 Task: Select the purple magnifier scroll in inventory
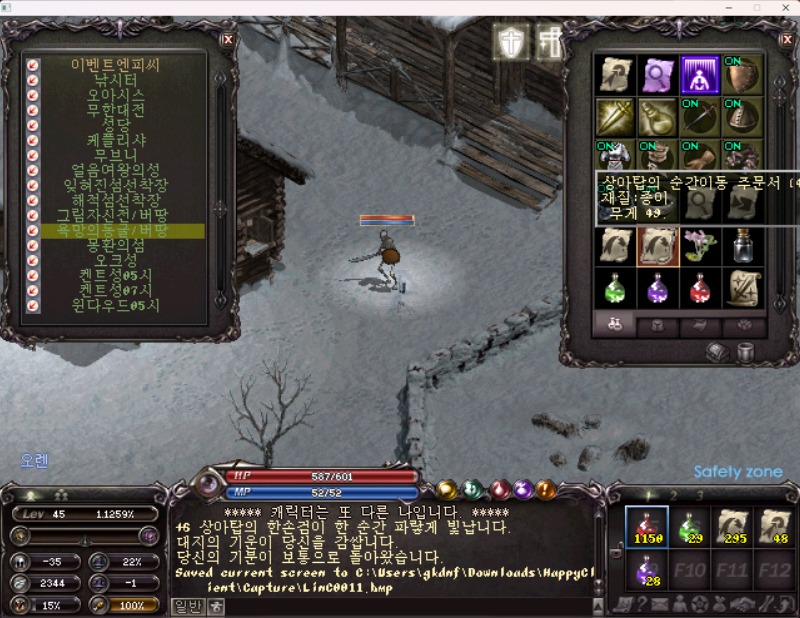[658, 74]
